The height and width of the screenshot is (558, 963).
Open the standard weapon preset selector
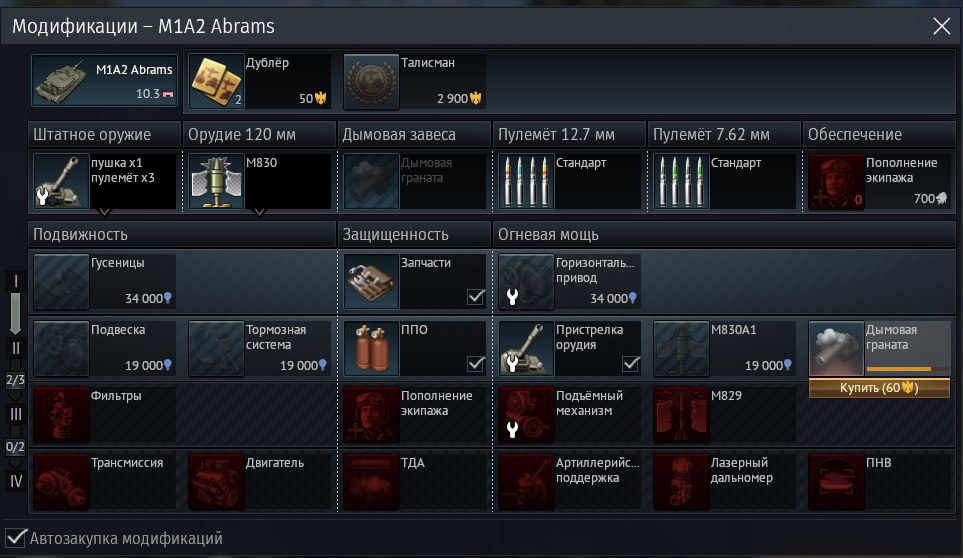(104, 182)
